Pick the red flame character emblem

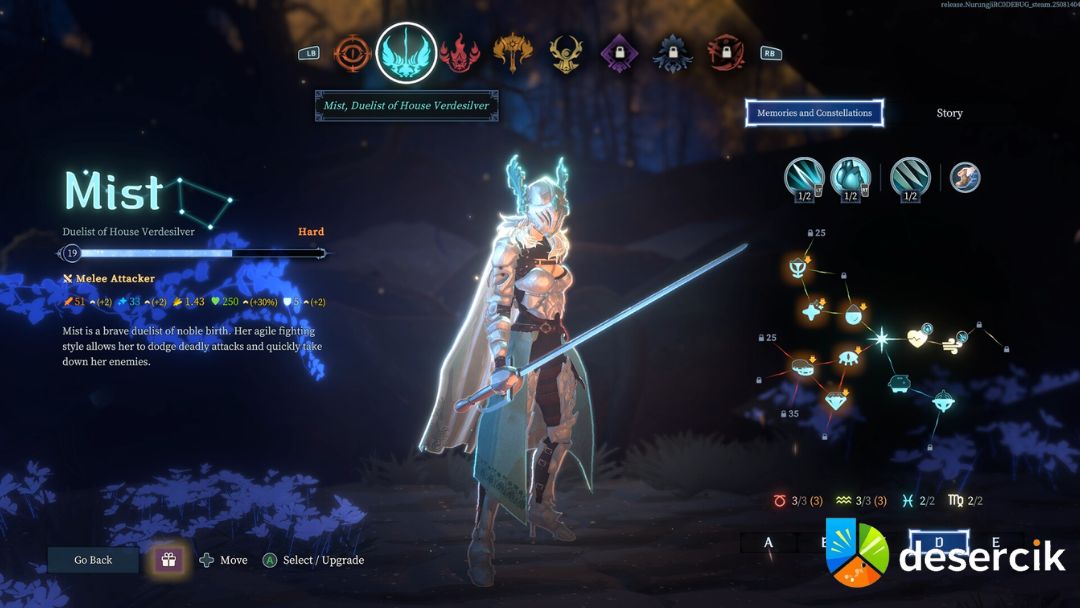[459, 53]
